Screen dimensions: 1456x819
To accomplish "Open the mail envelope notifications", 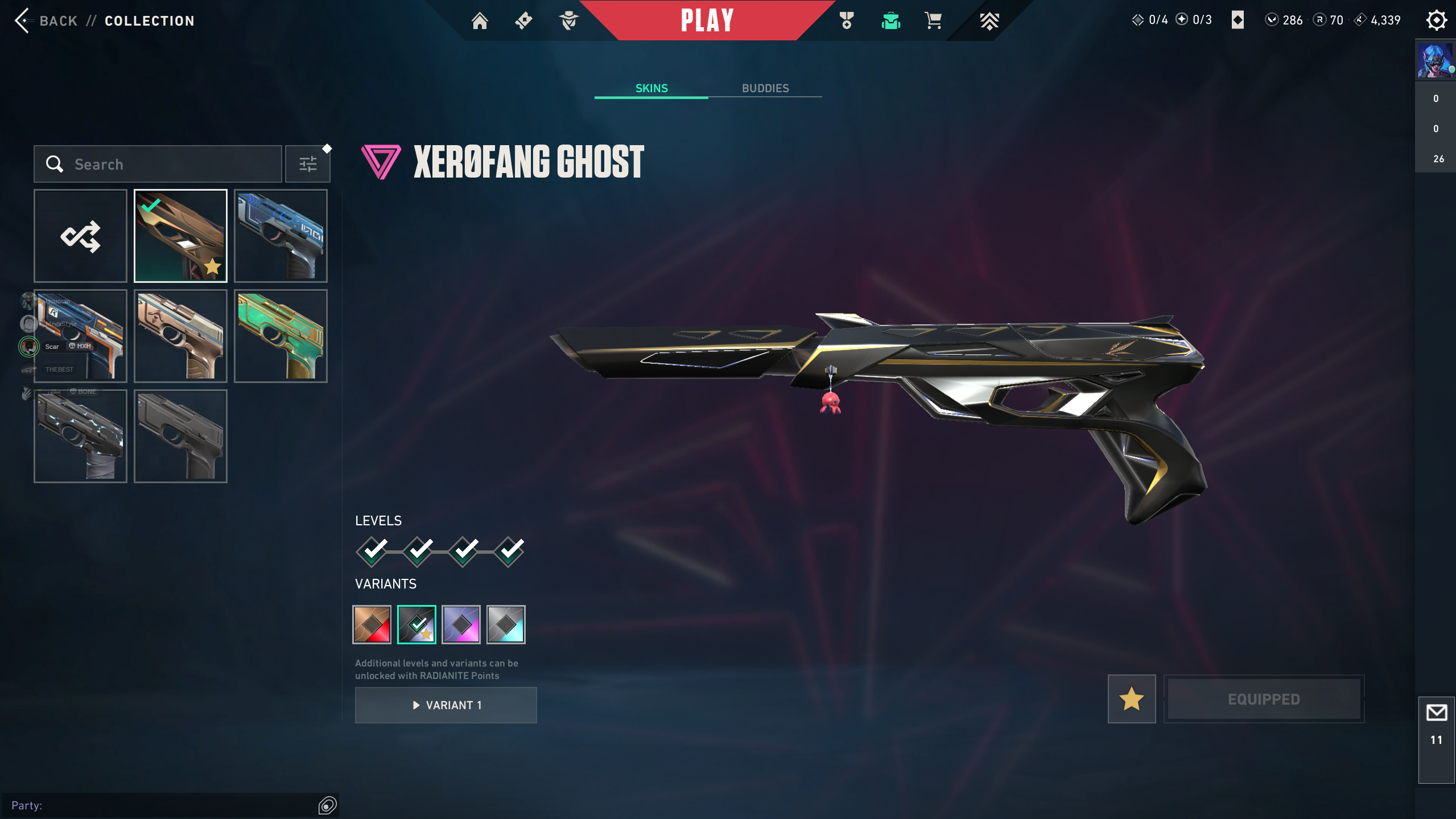I will (x=1437, y=713).
